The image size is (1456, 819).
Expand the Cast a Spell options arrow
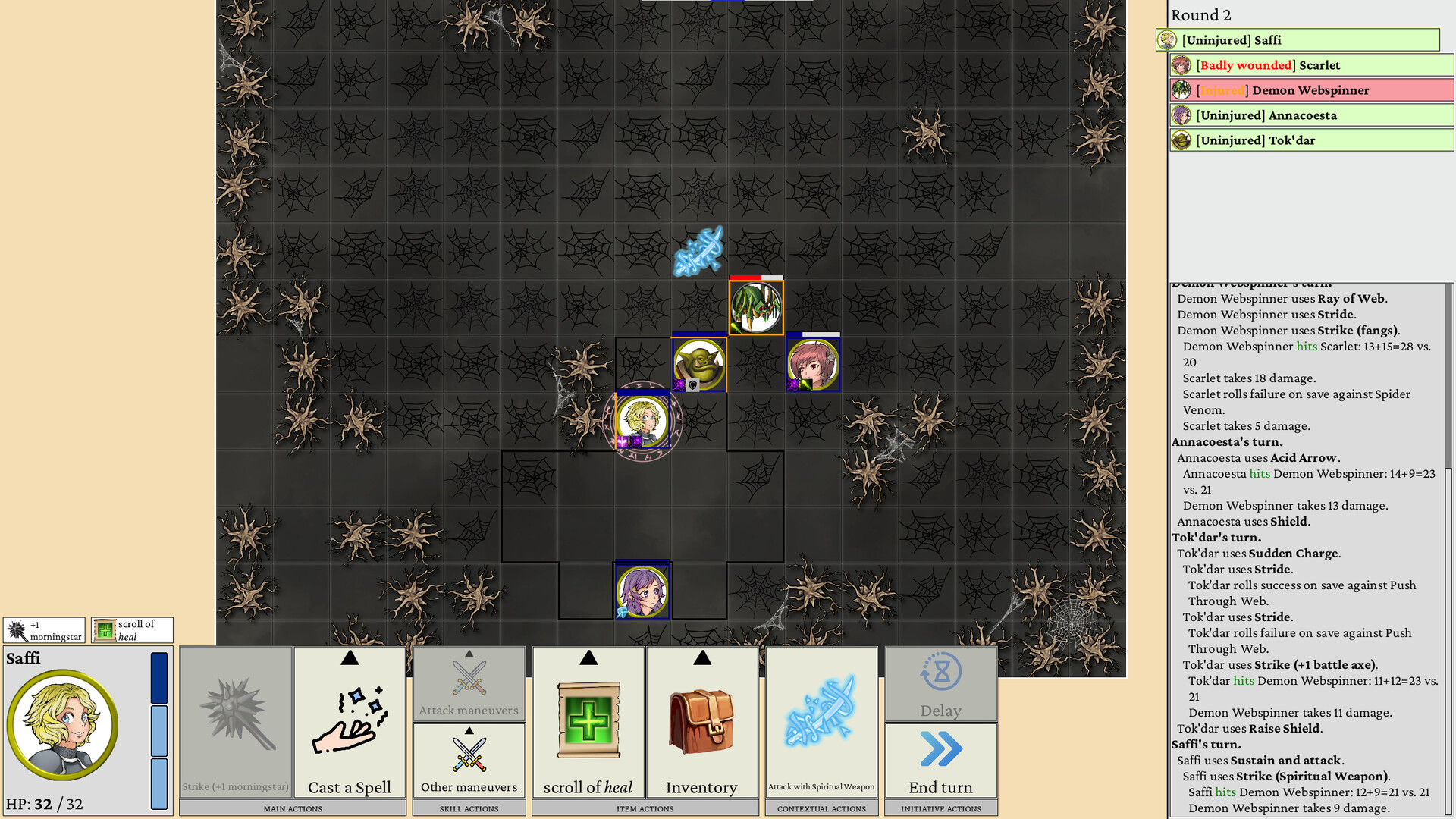(x=350, y=659)
